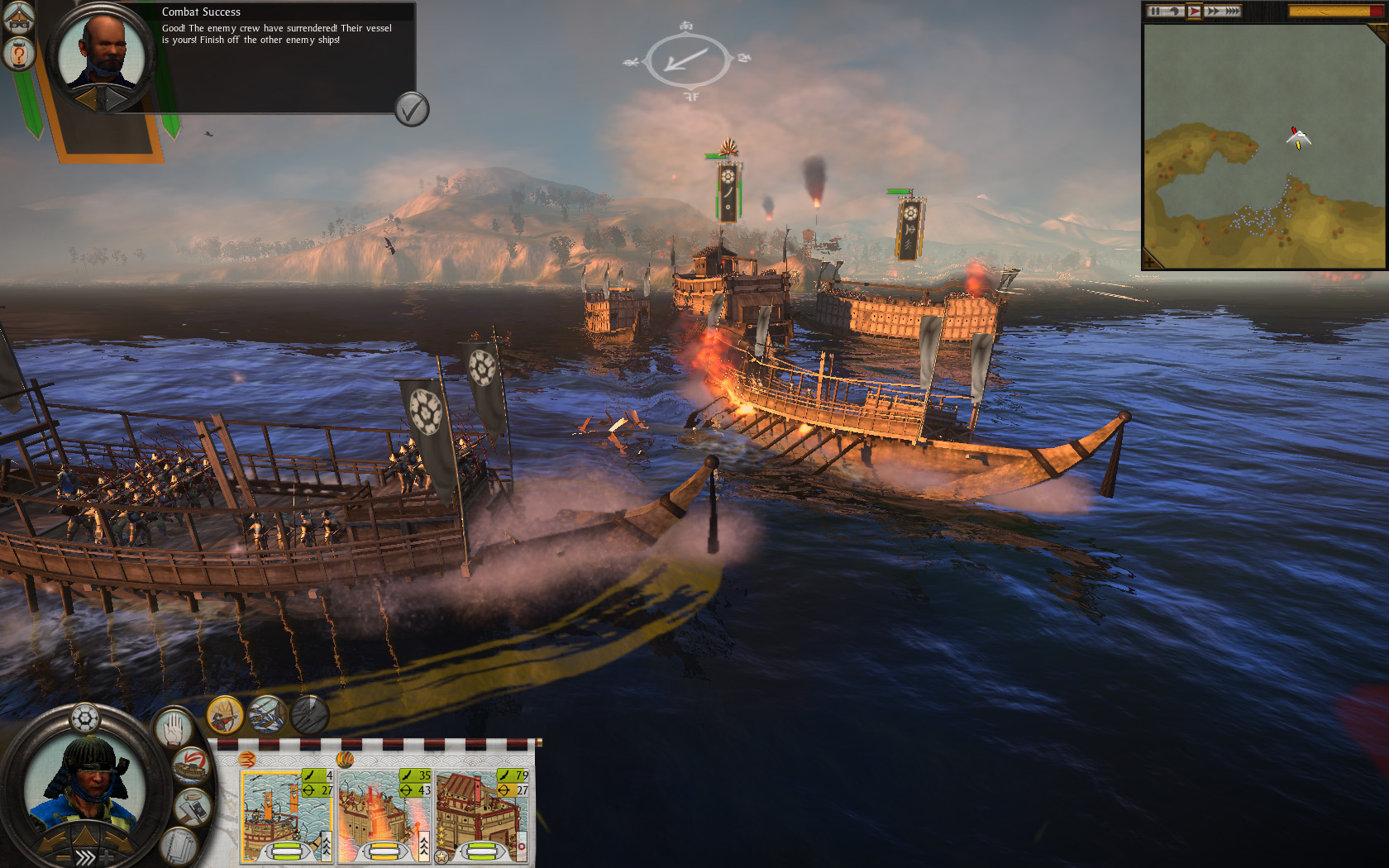Set battle speed to normal play

click(1194, 11)
